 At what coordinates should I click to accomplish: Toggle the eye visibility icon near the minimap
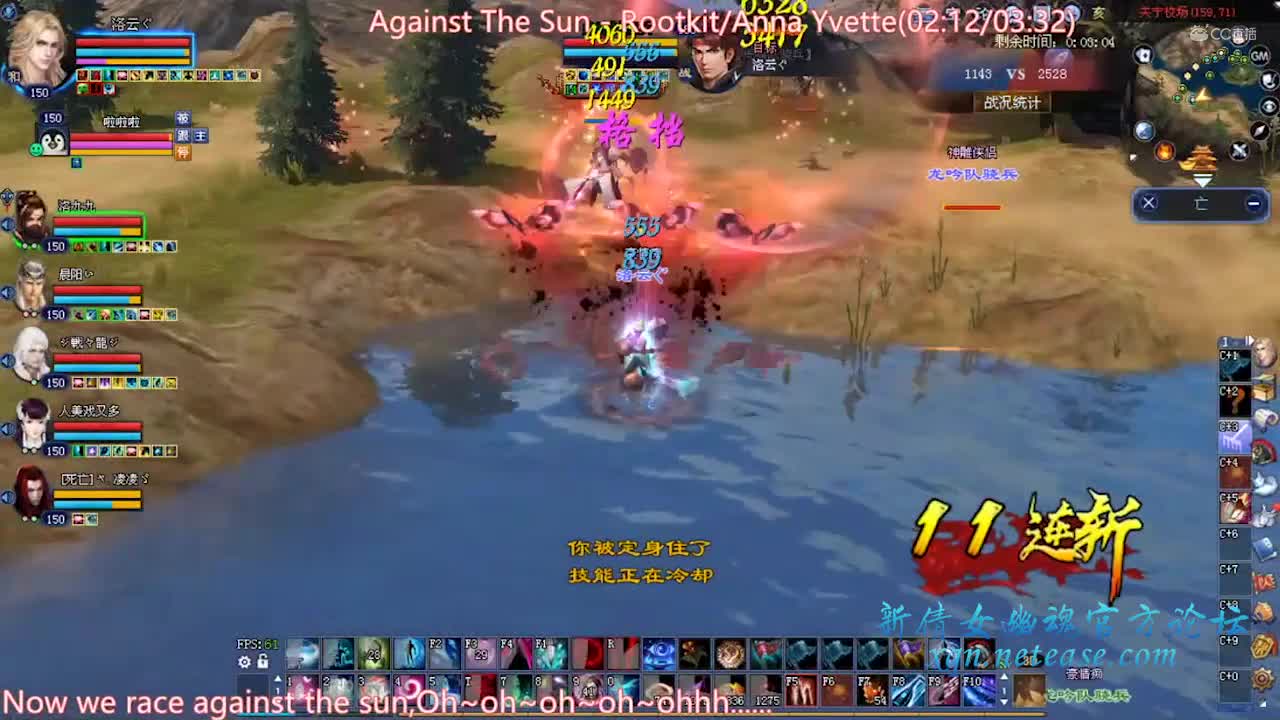pyautogui.click(x=1268, y=105)
